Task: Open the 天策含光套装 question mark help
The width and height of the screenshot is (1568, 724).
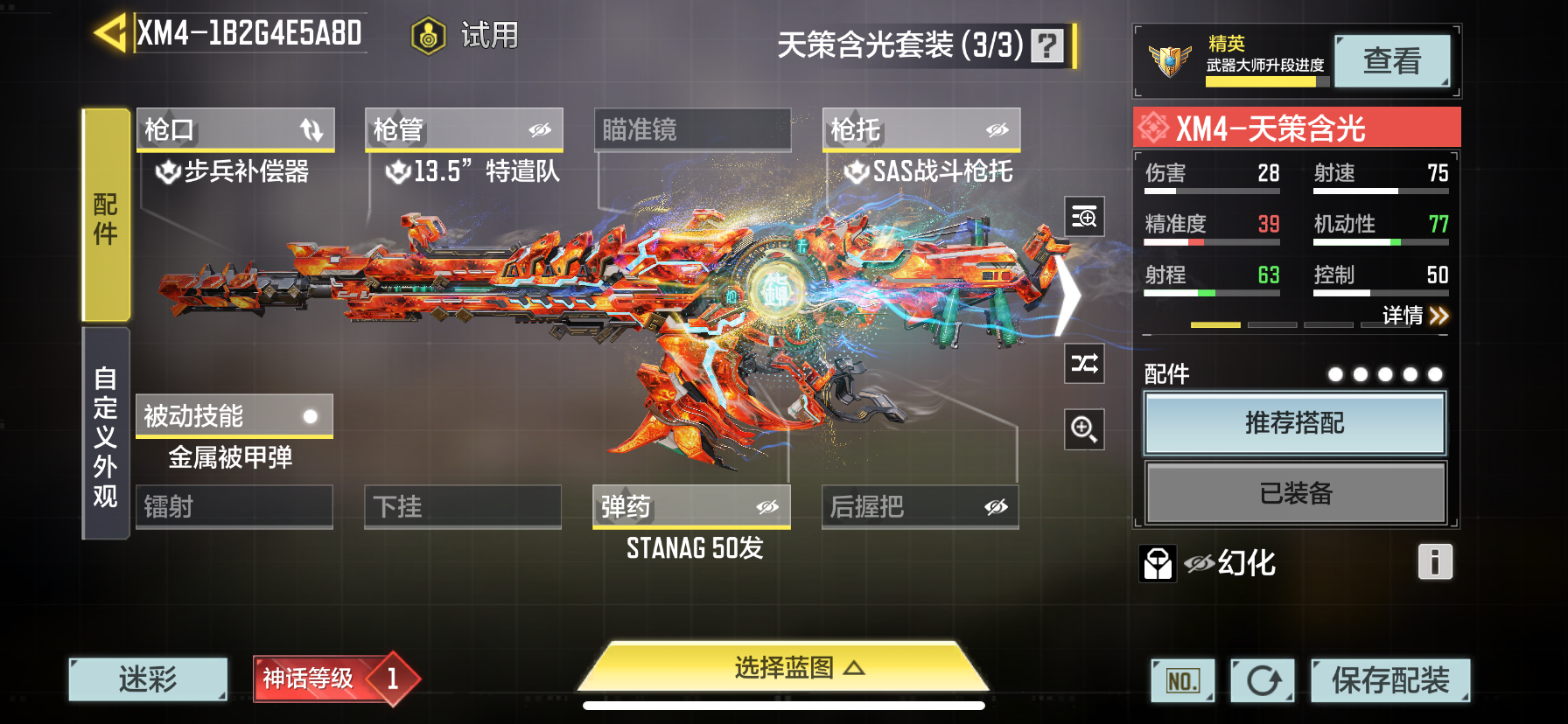Action: click(x=1046, y=45)
